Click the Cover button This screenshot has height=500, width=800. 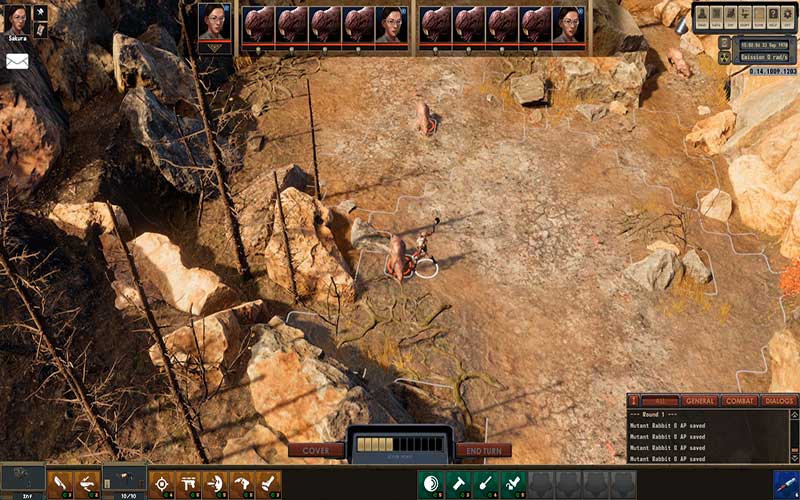[x=316, y=450]
